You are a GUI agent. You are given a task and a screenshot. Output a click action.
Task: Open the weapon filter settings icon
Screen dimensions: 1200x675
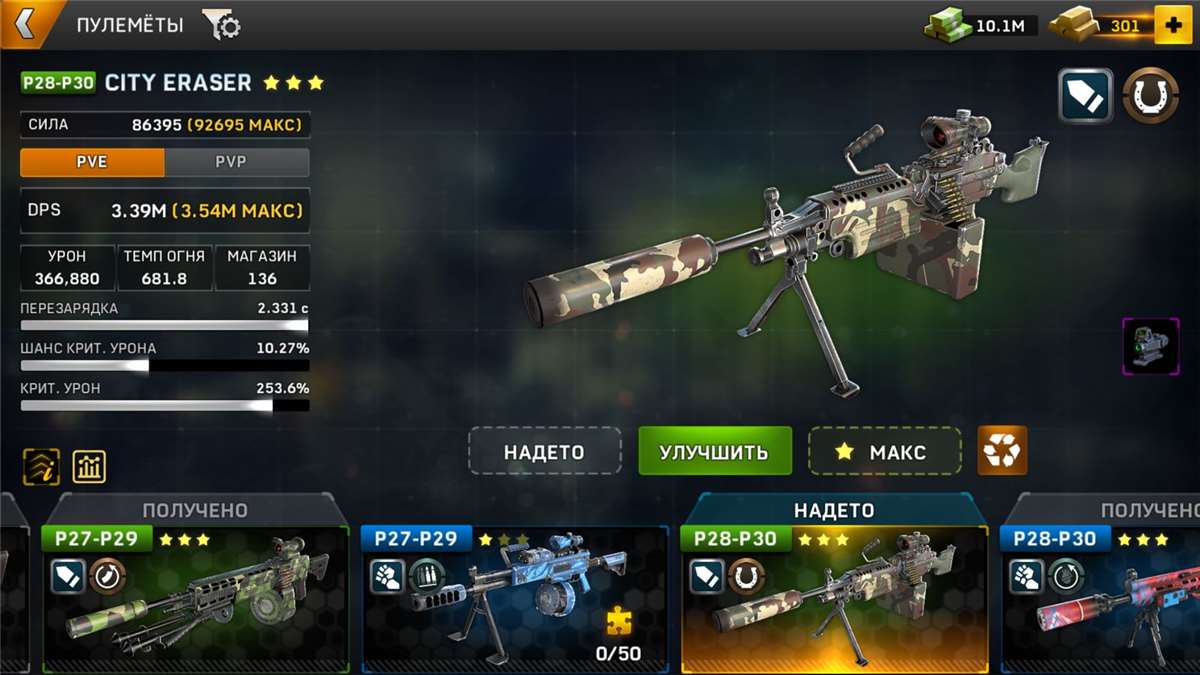point(221,25)
